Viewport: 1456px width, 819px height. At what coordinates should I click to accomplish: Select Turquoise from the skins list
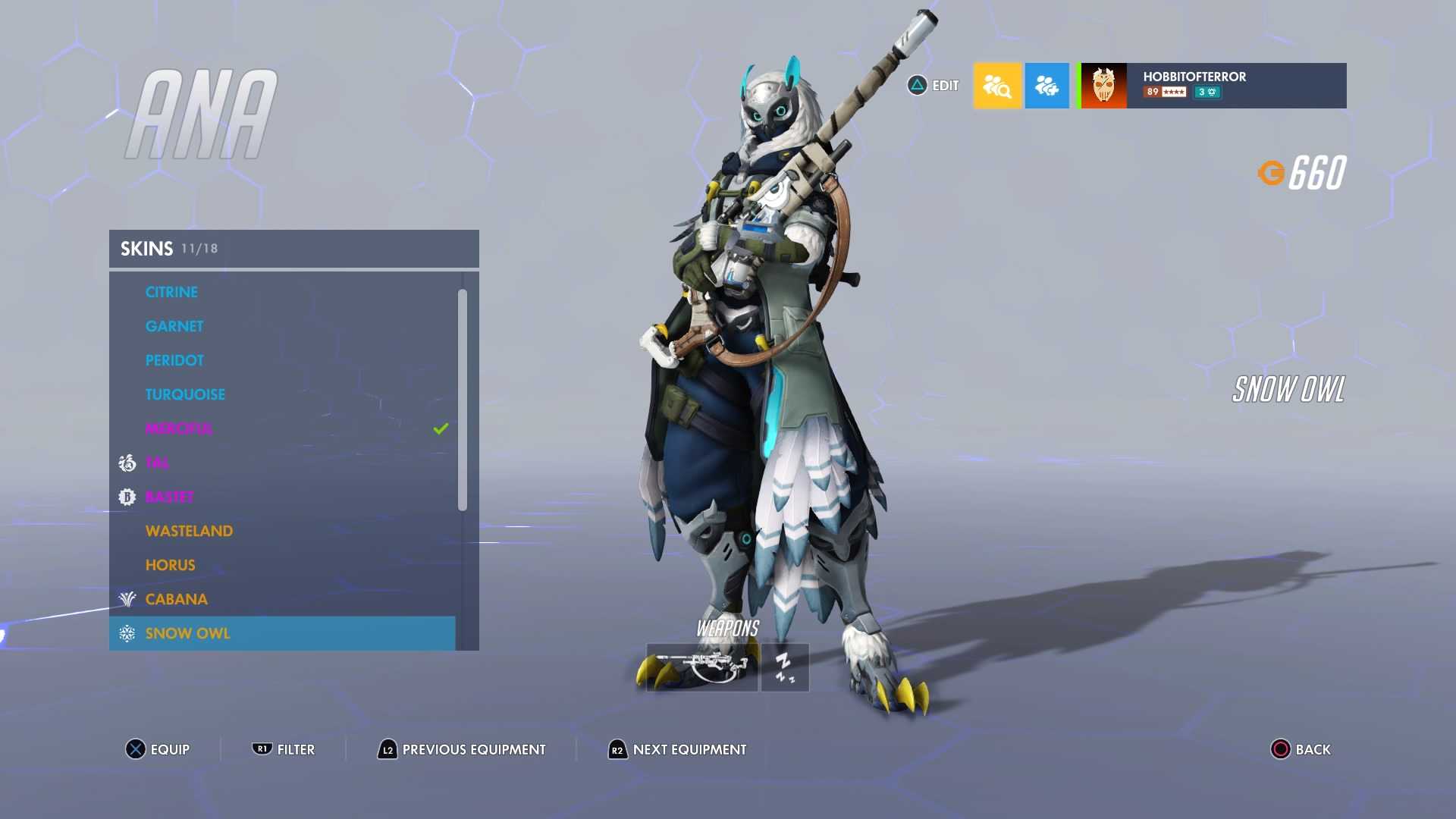(185, 394)
